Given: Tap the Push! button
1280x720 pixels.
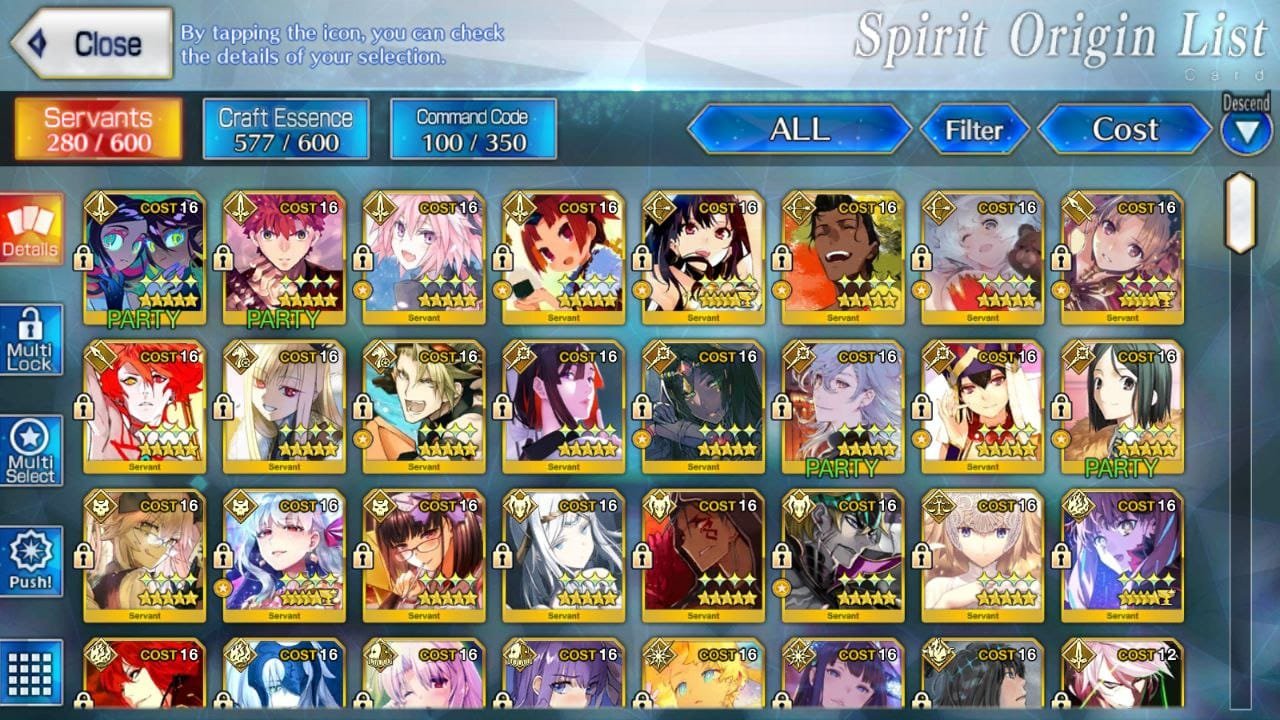Looking at the screenshot, I should (30, 561).
